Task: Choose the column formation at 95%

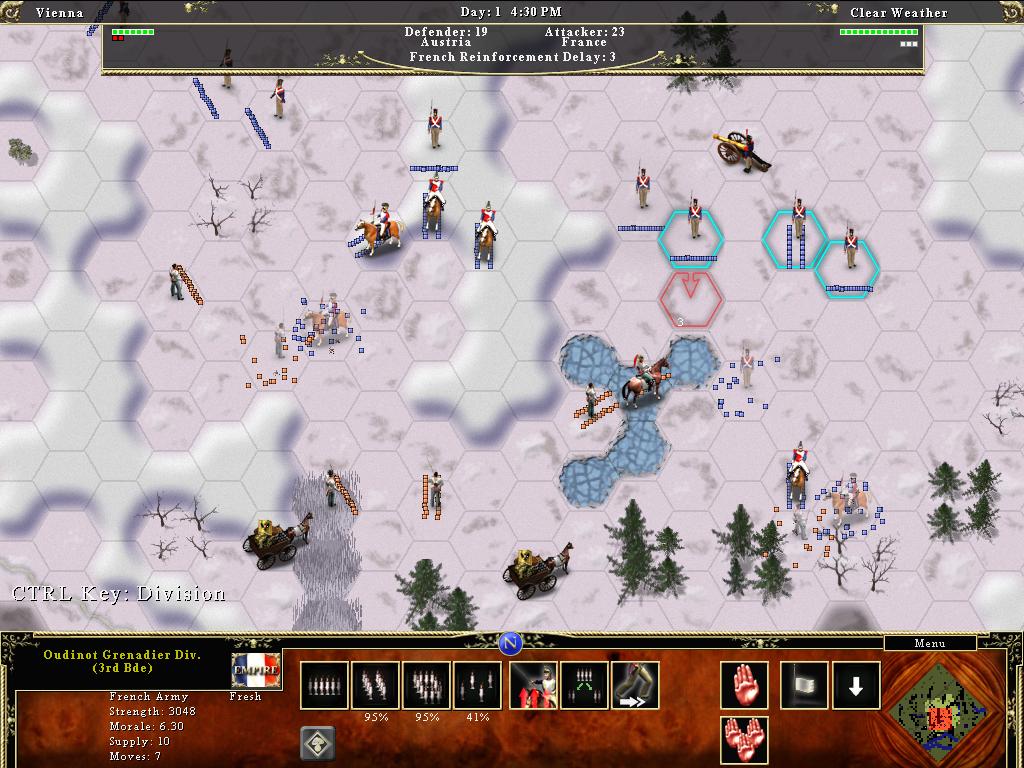Action: point(376,685)
